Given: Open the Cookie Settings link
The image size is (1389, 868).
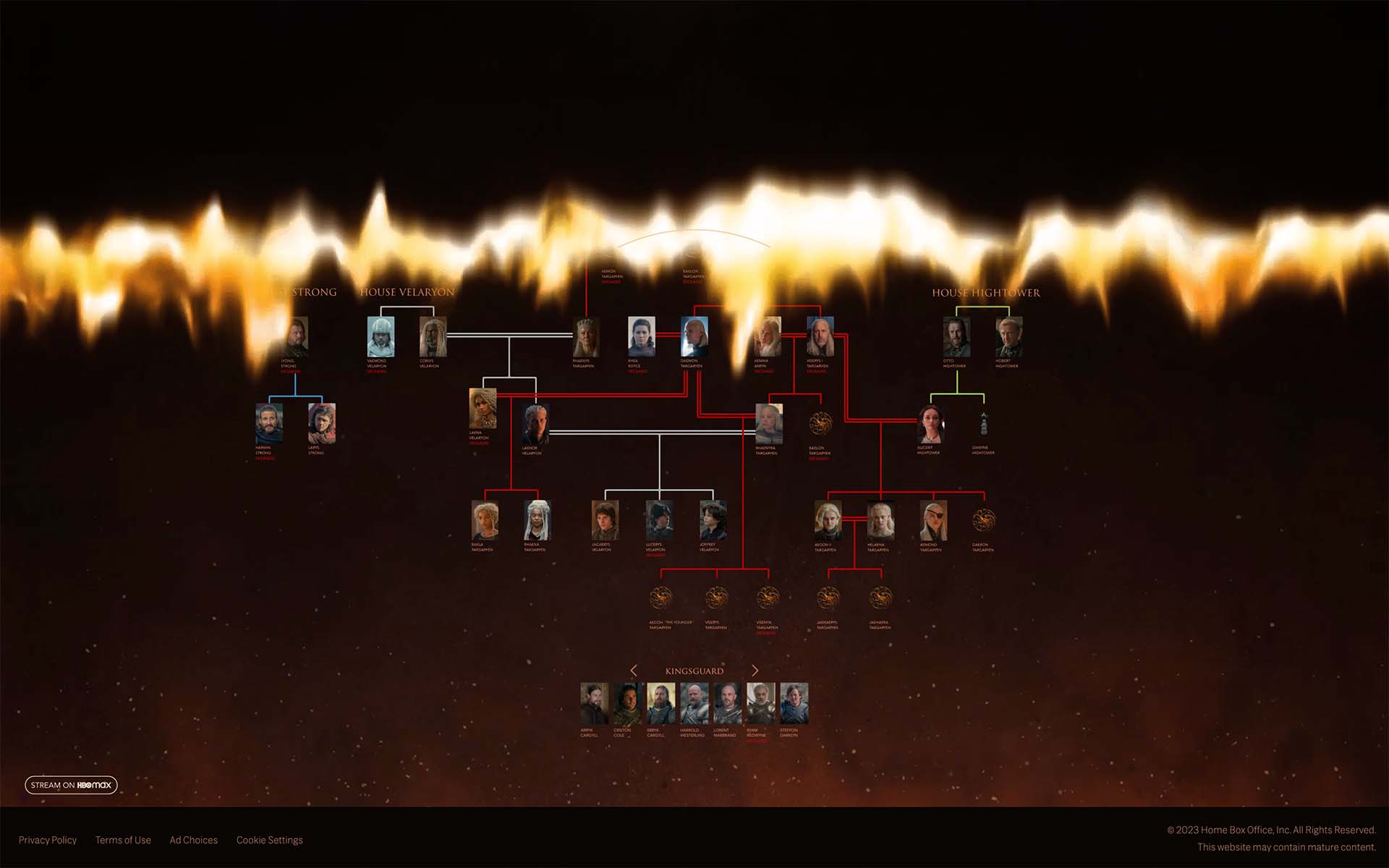Looking at the screenshot, I should click(269, 840).
